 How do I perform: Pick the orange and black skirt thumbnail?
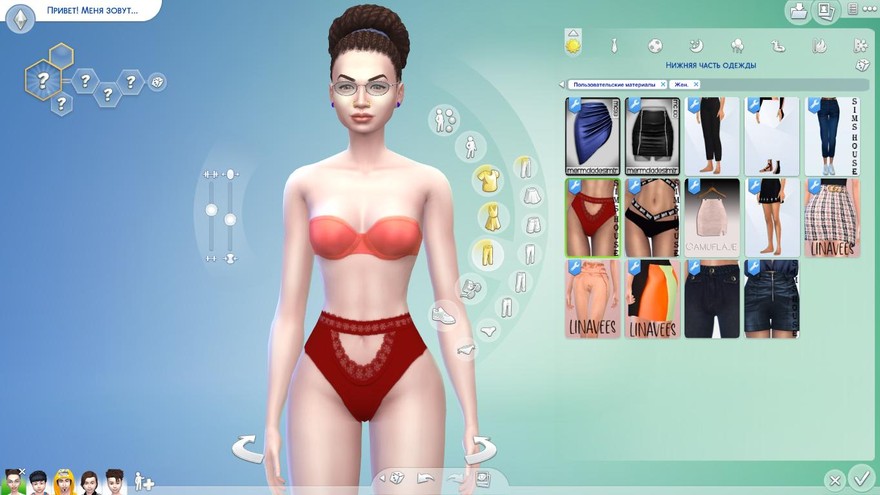pyautogui.click(x=653, y=298)
